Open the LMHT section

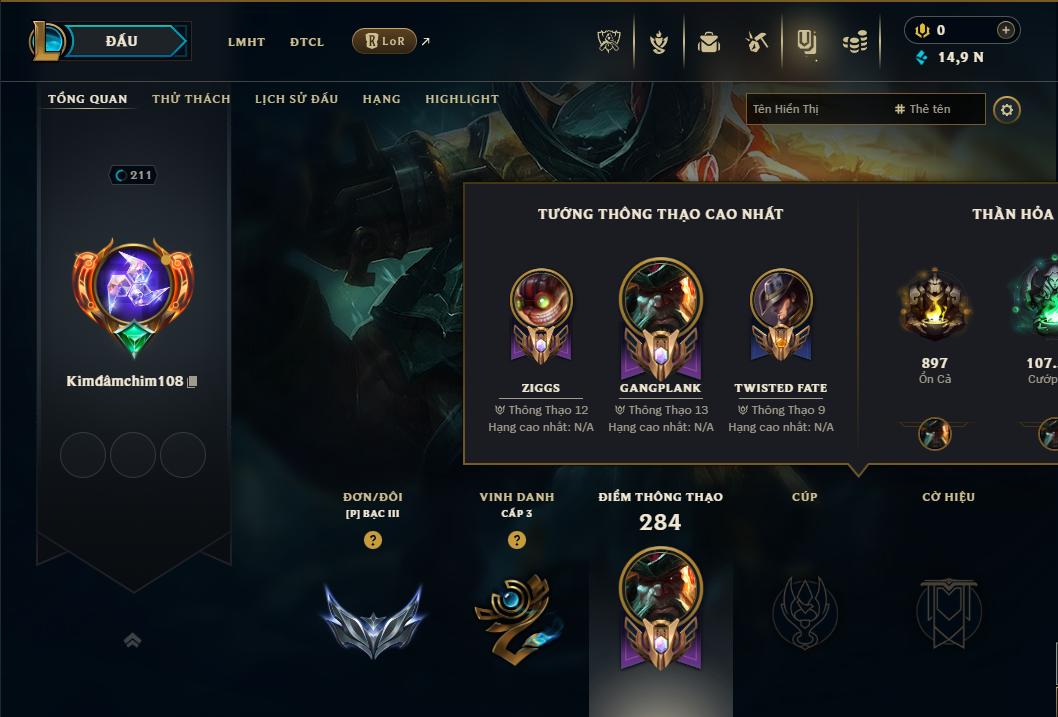(246, 42)
